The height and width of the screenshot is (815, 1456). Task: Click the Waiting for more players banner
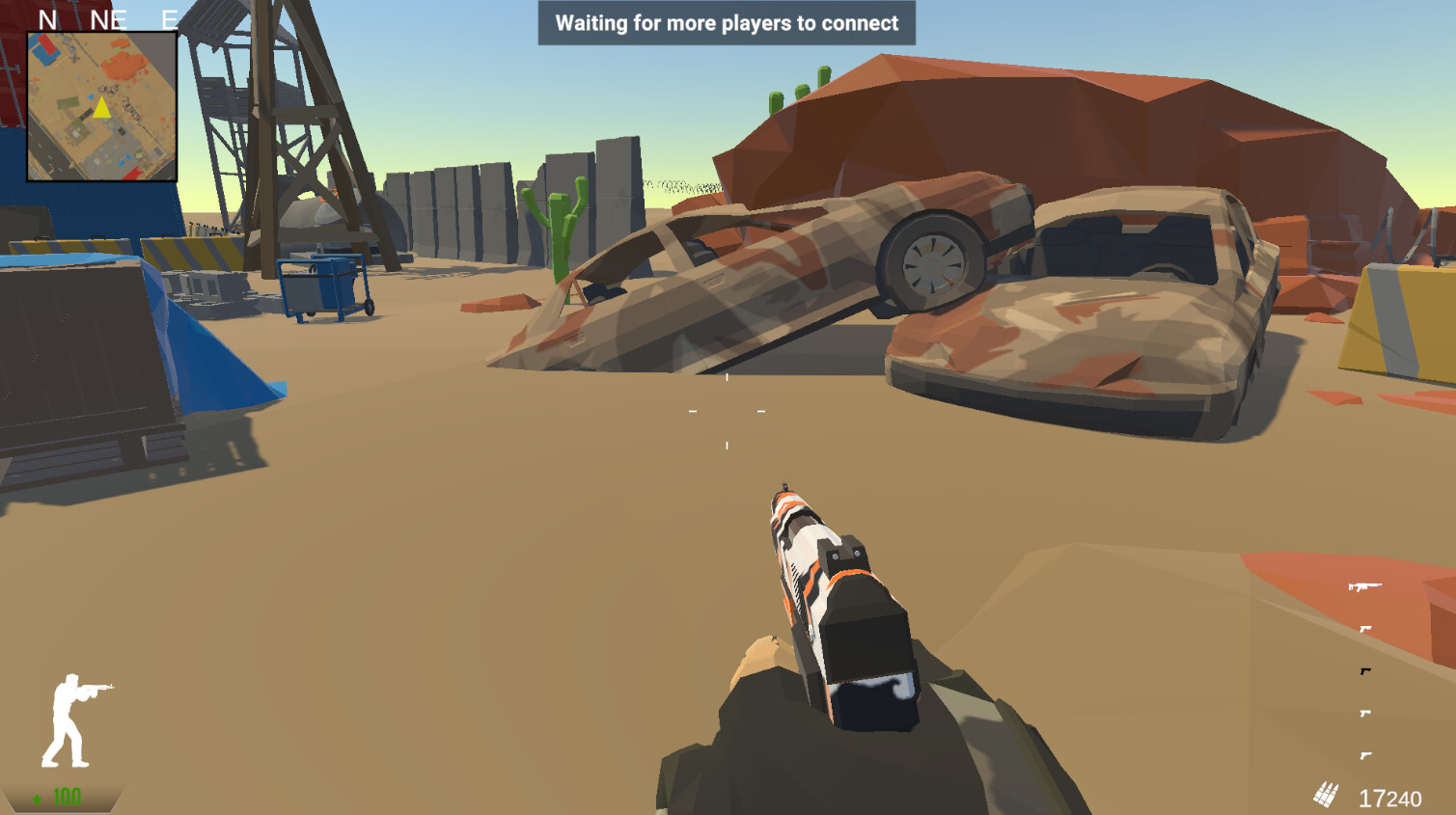coord(725,23)
